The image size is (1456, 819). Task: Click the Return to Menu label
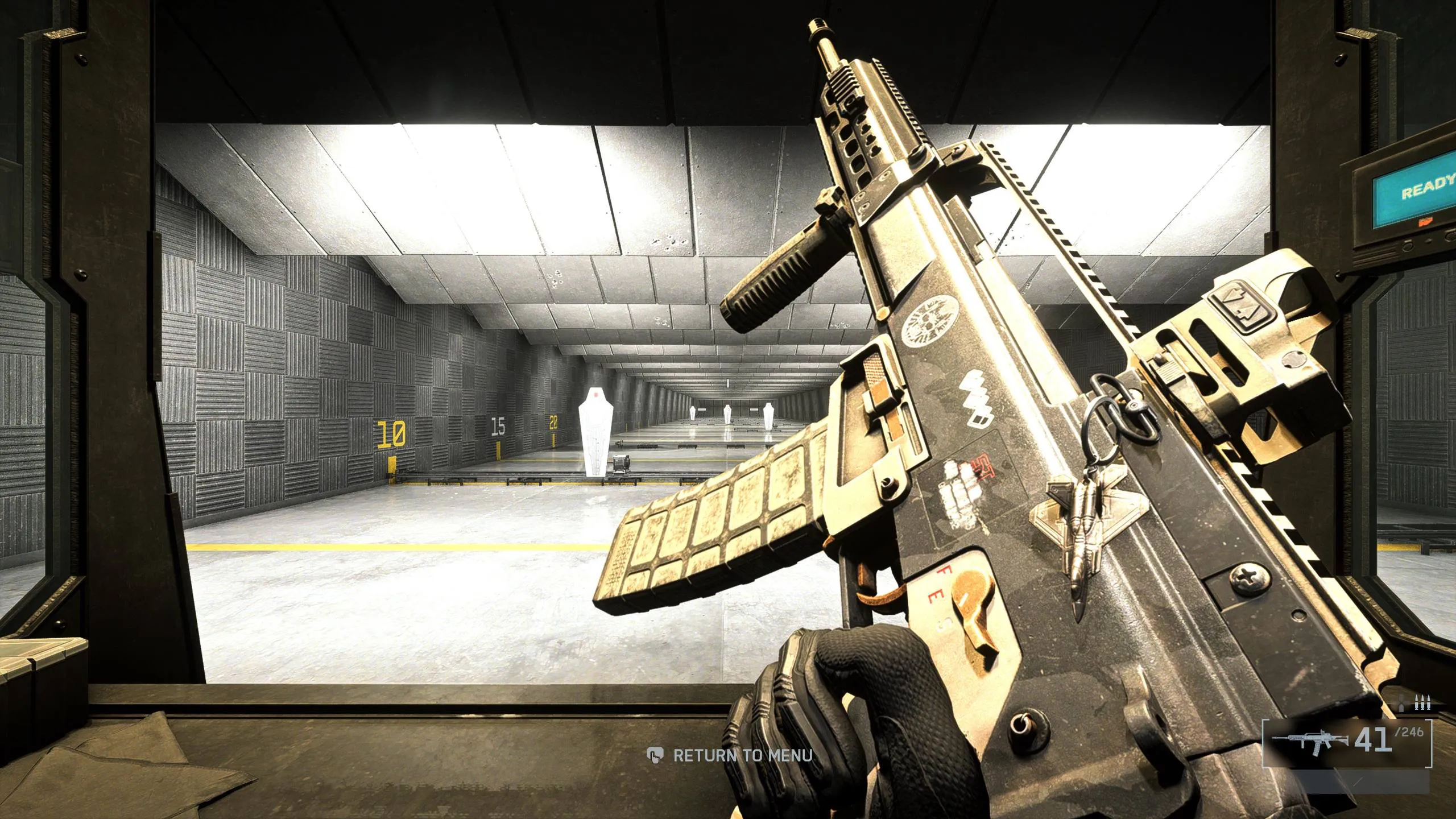pyautogui.click(x=742, y=755)
